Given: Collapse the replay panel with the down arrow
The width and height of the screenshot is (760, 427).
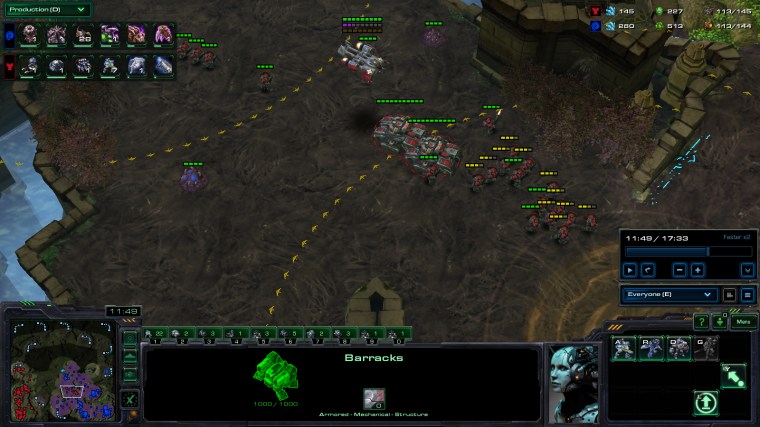Looking at the screenshot, I should coord(746,270).
